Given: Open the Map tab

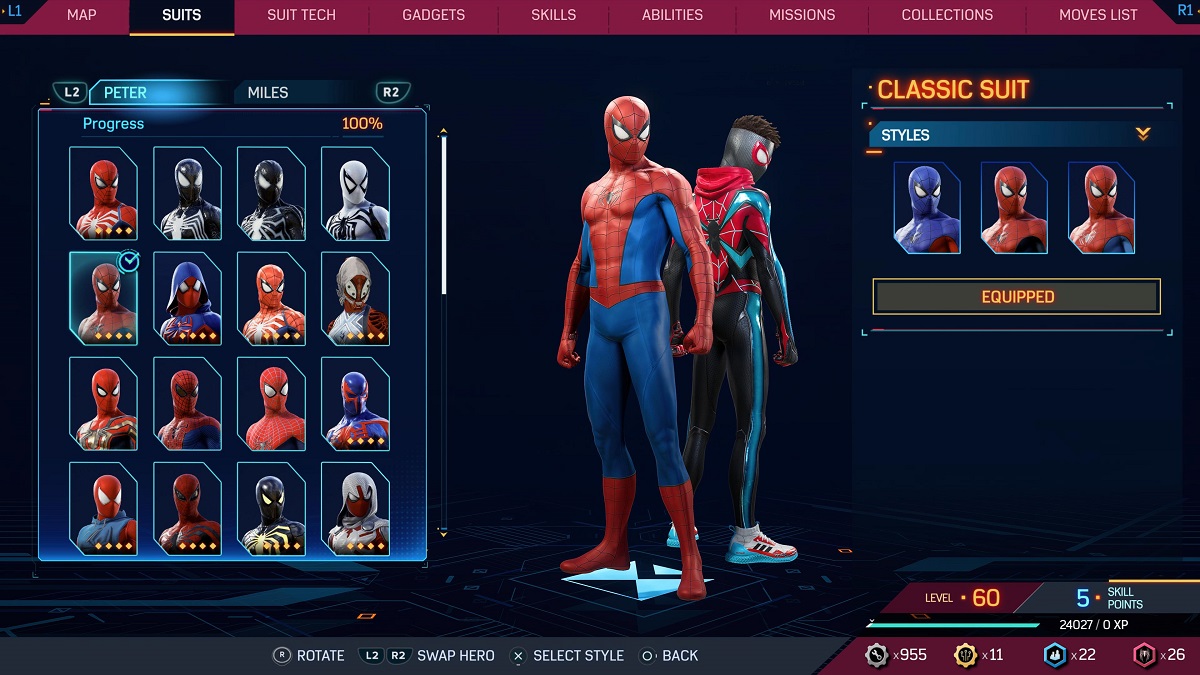Looking at the screenshot, I should (81, 15).
